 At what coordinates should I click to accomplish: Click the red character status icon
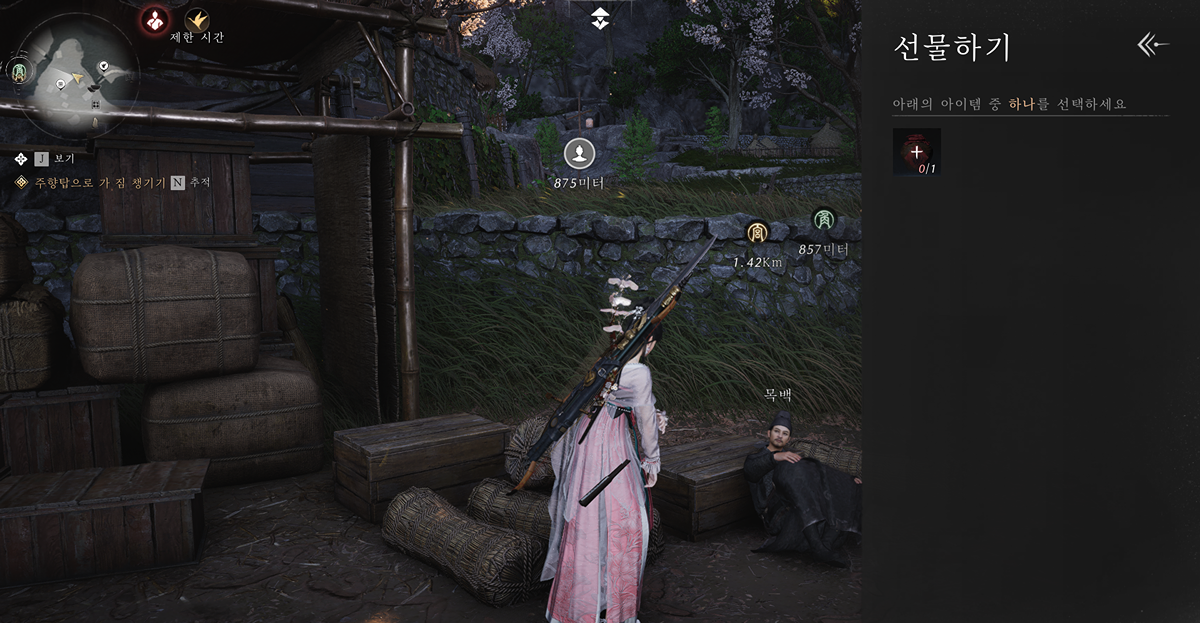[x=154, y=19]
